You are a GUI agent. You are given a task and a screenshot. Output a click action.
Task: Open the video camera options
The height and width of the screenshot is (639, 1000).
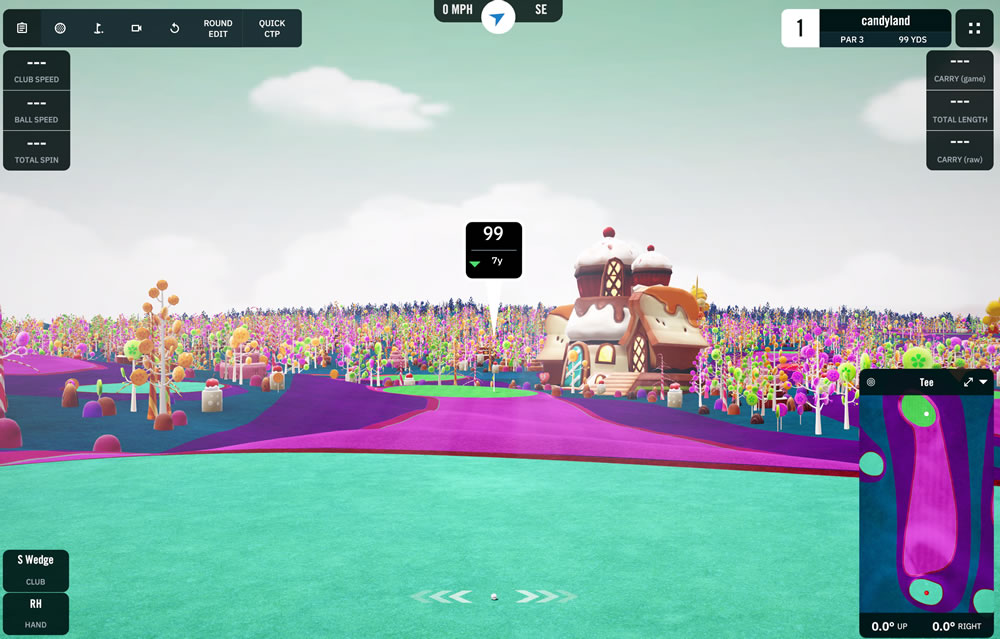point(136,28)
